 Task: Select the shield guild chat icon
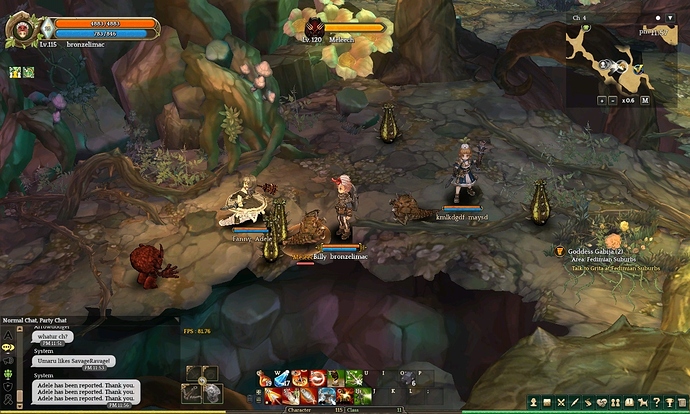8,386
